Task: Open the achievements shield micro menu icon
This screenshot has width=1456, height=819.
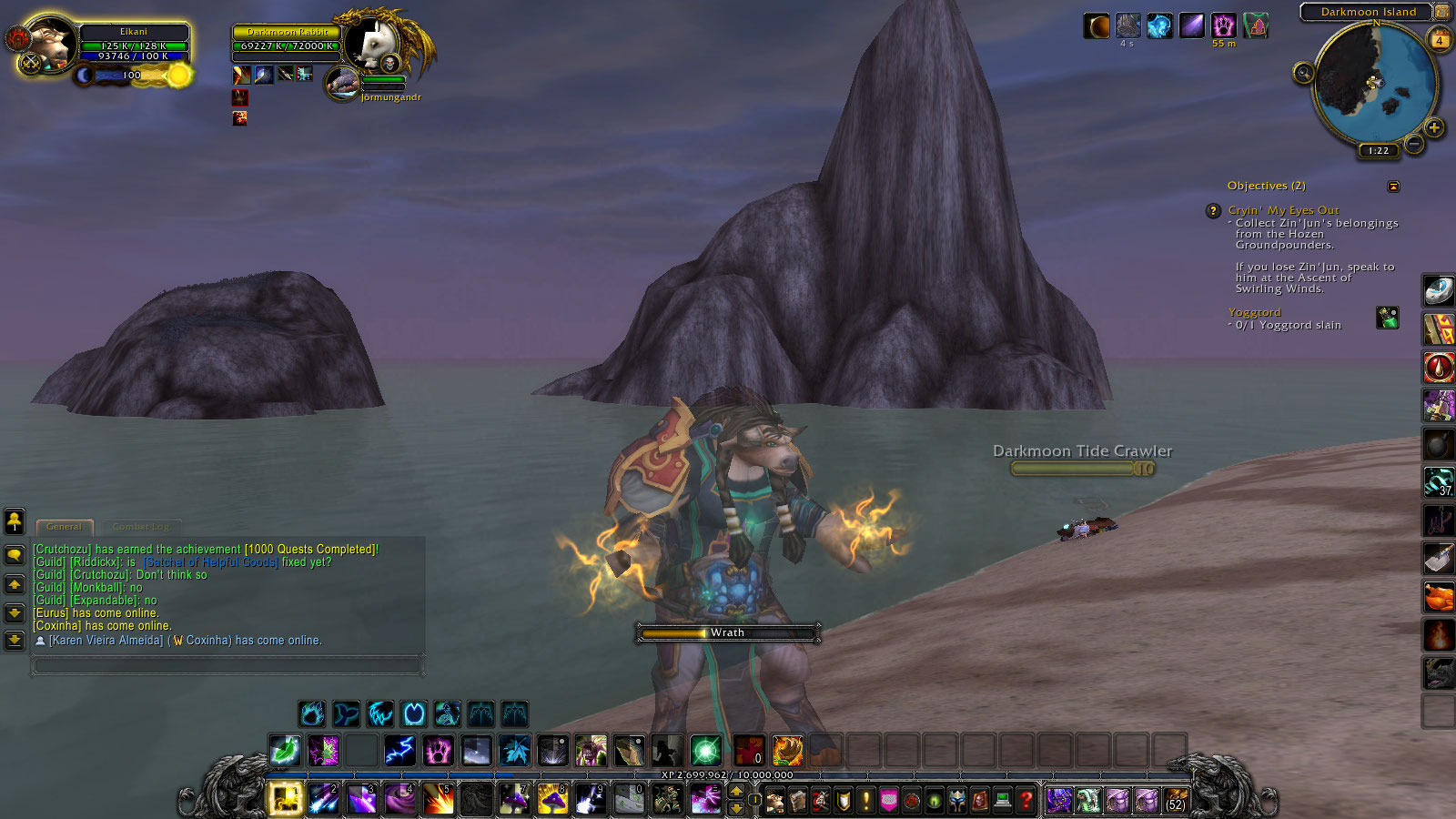Action: 841,801
